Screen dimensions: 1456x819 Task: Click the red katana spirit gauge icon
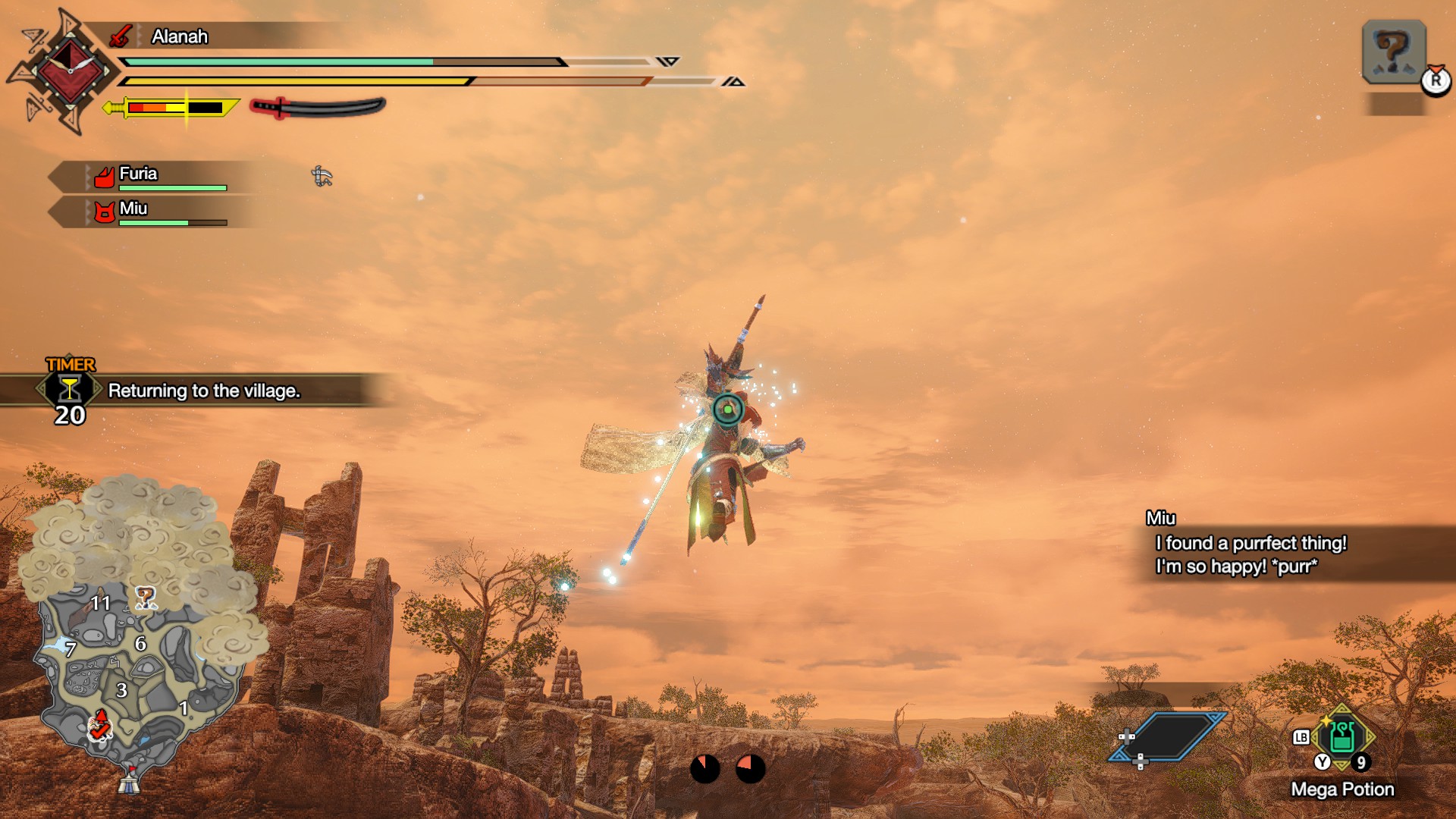pos(318,108)
